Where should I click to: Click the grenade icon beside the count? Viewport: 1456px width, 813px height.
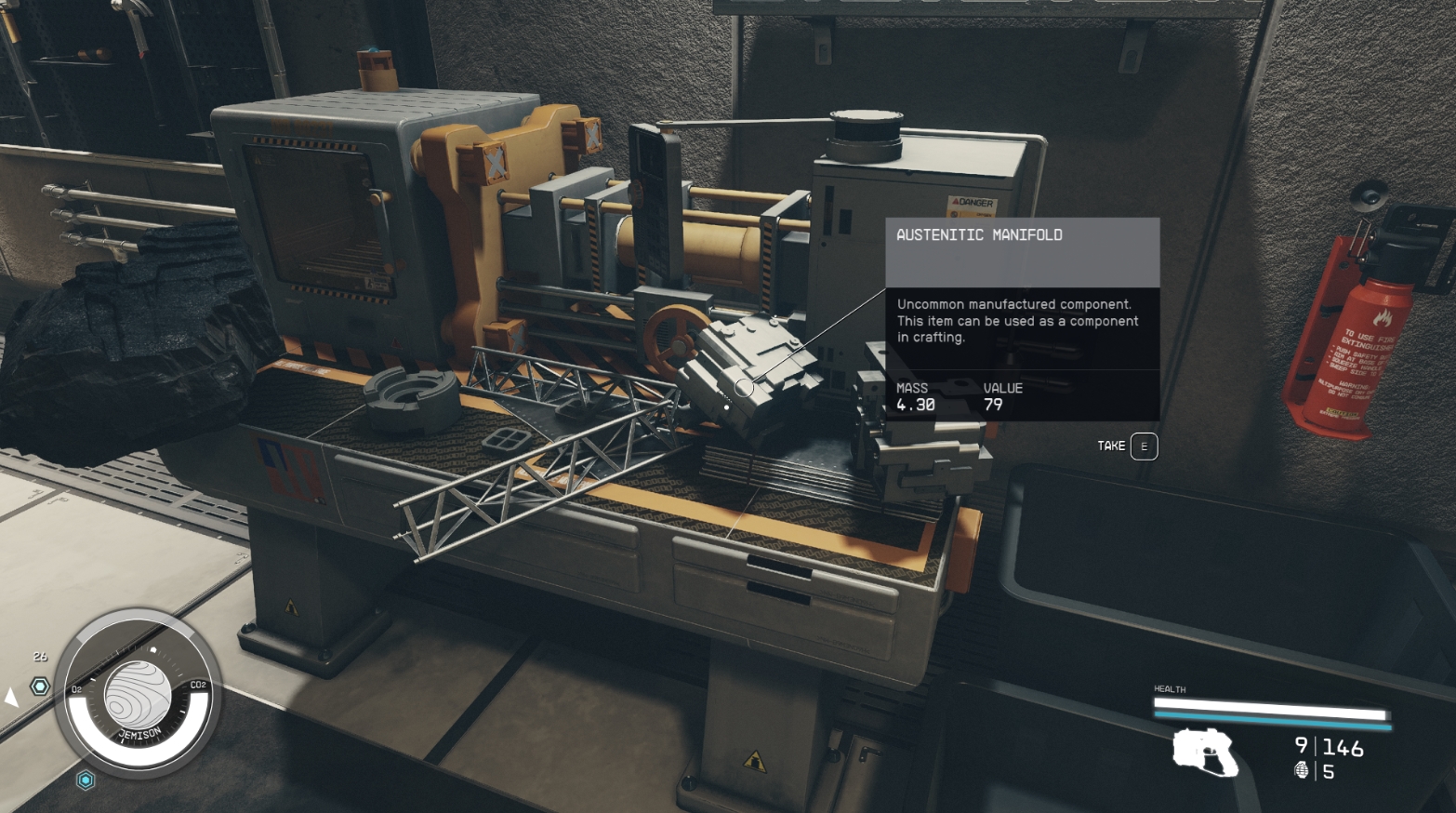(1302, 770)
